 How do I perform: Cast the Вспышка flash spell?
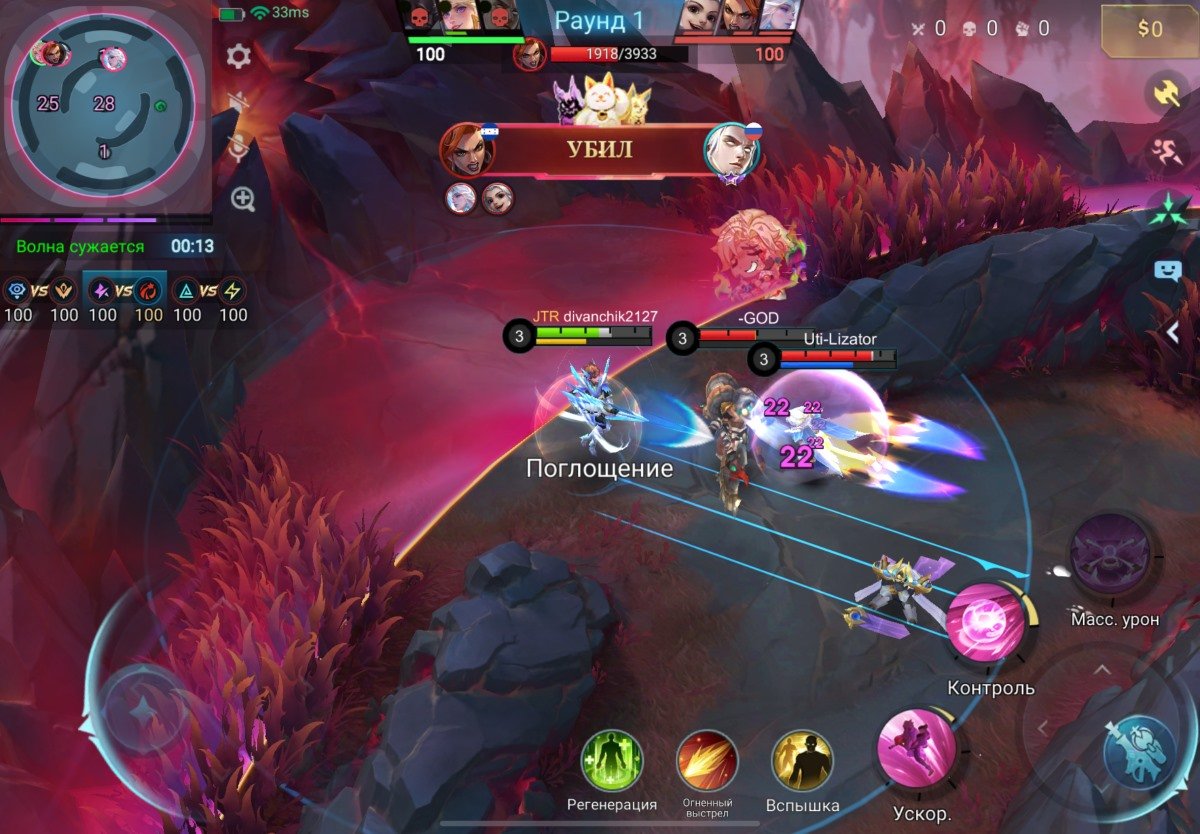tap(802, 761)
